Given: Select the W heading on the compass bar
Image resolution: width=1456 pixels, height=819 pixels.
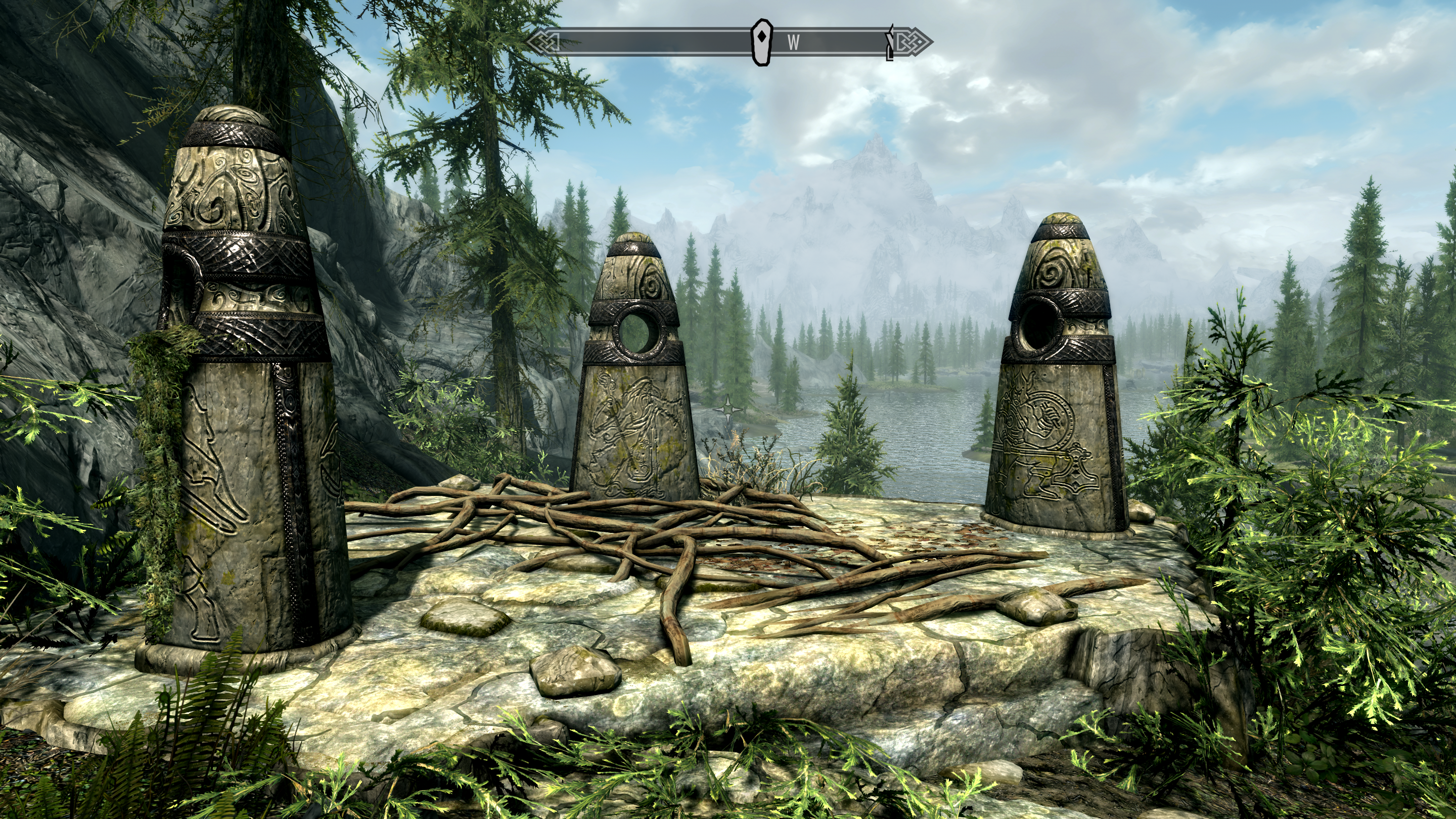Looking at the screenshot, I should pos(794,42).
